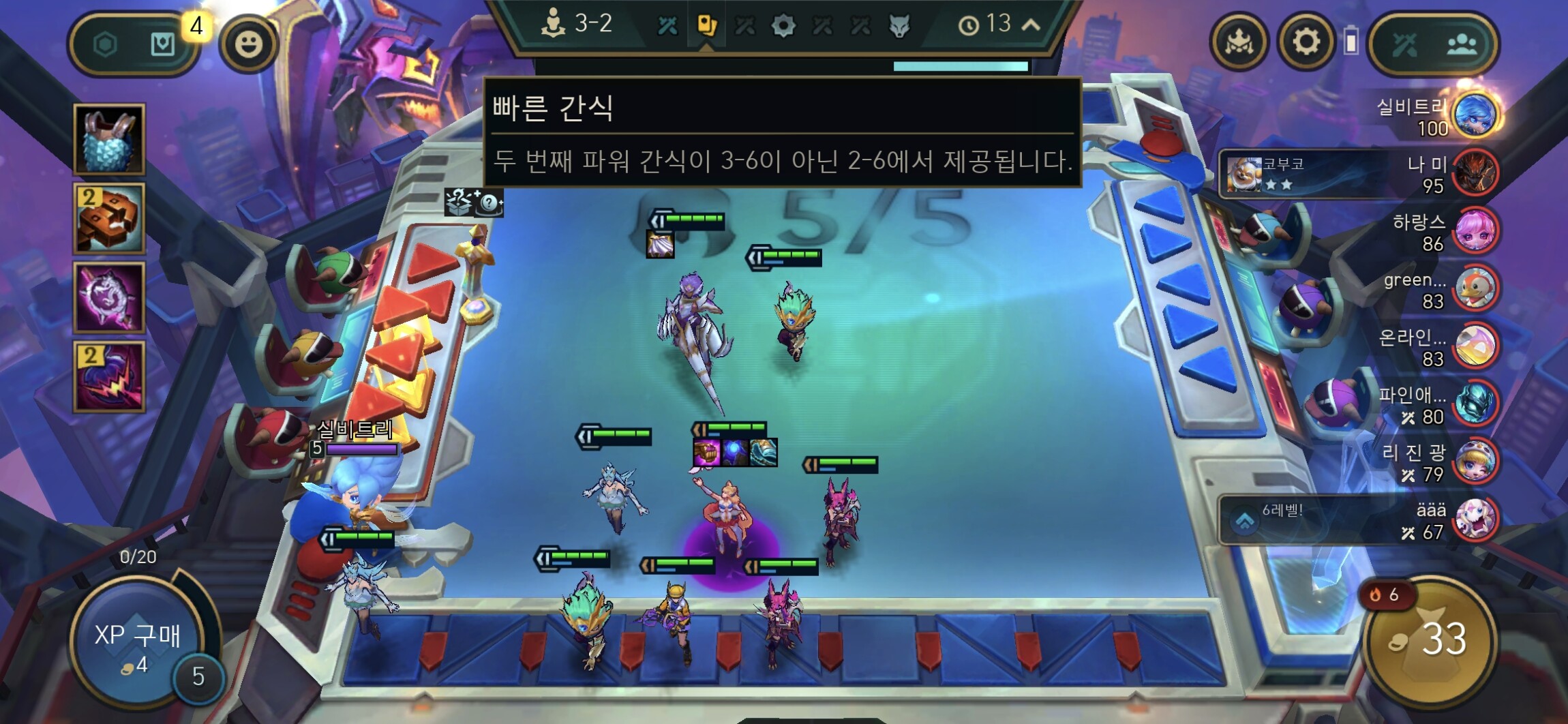Open the emote smiley face button
Screen dimensions: 1568x724
(248, 45)
